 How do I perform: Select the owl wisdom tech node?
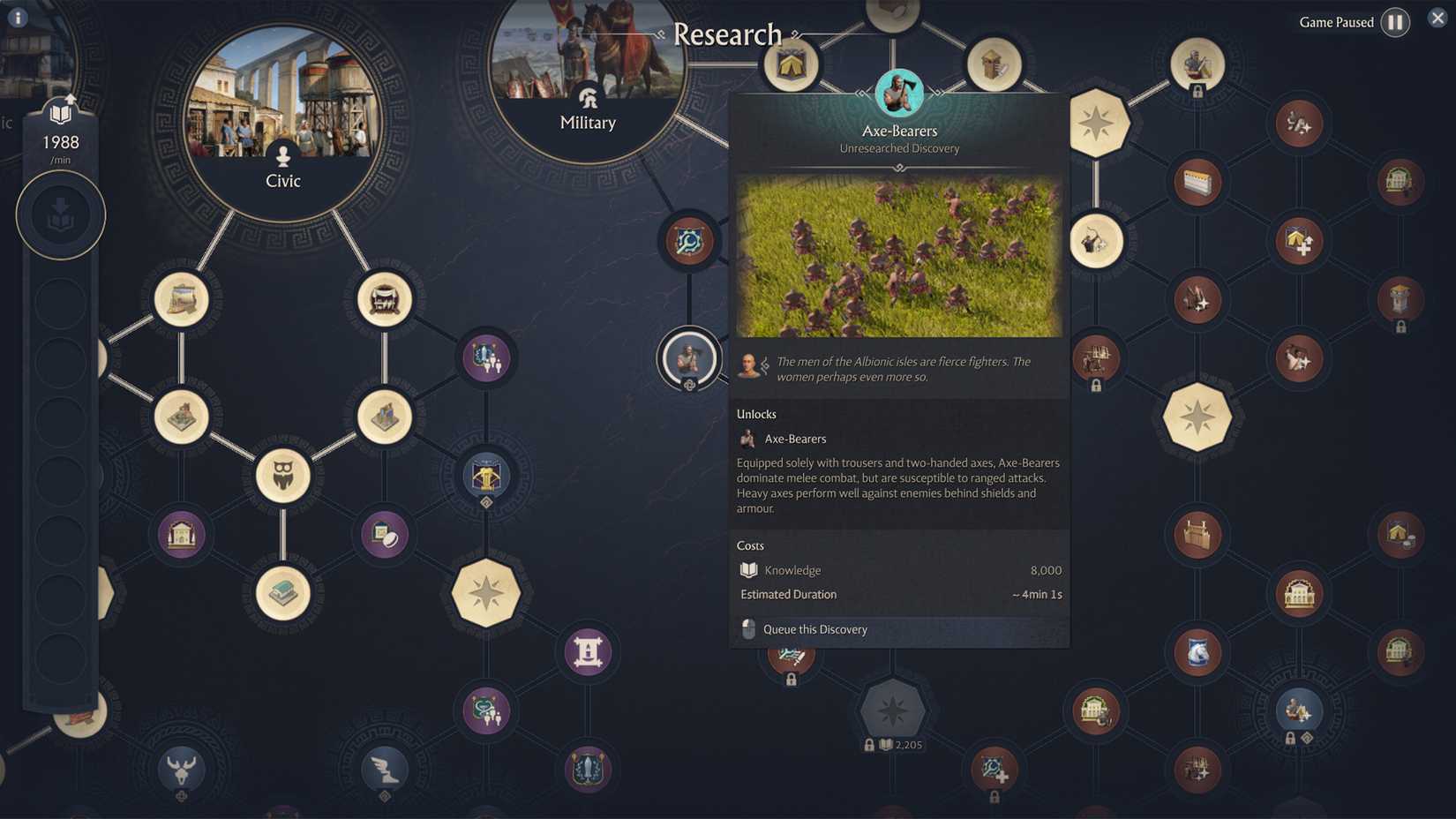[282, 475]
